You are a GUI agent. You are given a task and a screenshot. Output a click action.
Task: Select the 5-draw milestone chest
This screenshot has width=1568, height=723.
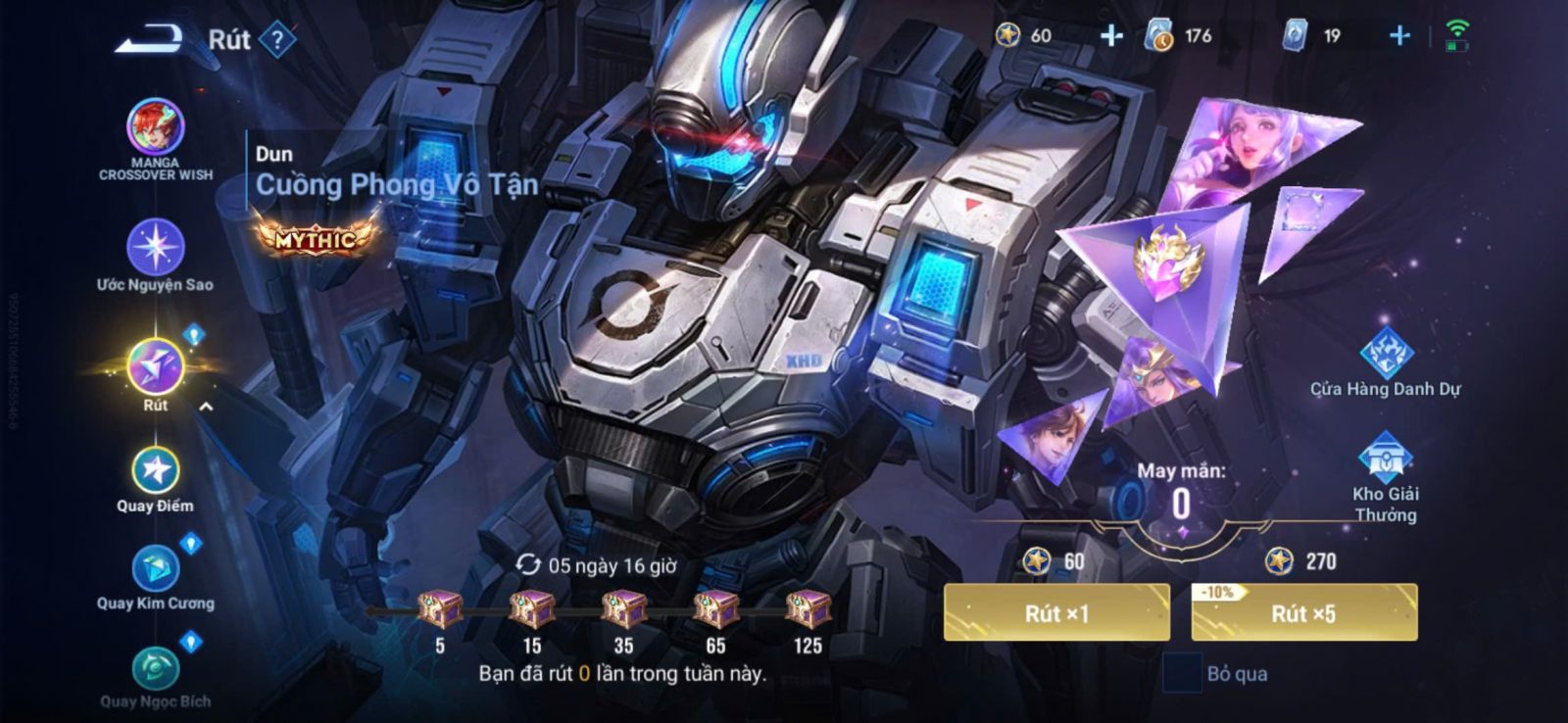pyautogui.click(x=440, y=609)
